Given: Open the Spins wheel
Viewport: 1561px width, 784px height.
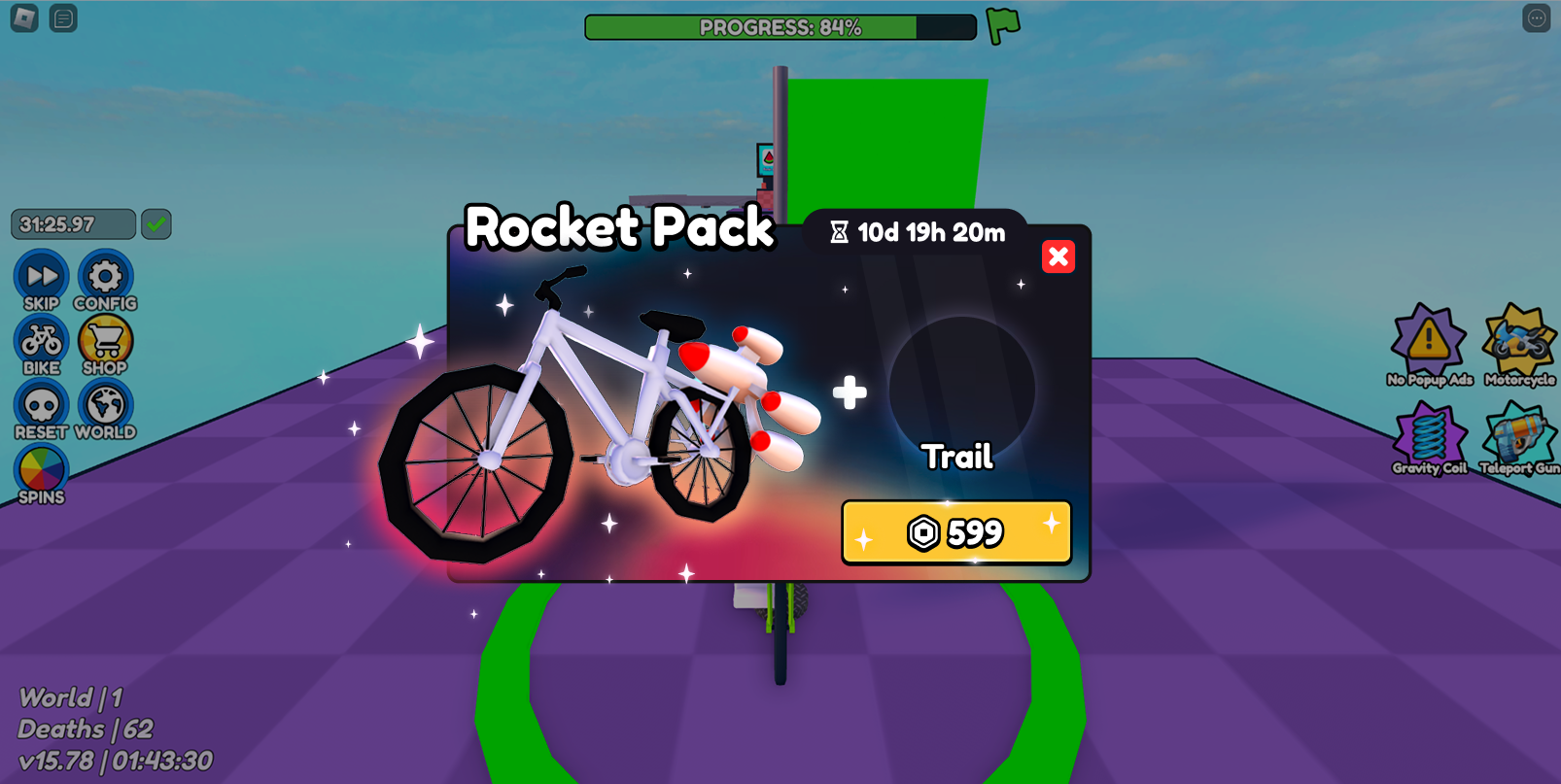Looking at the screenshot, I should coord(41,472).
